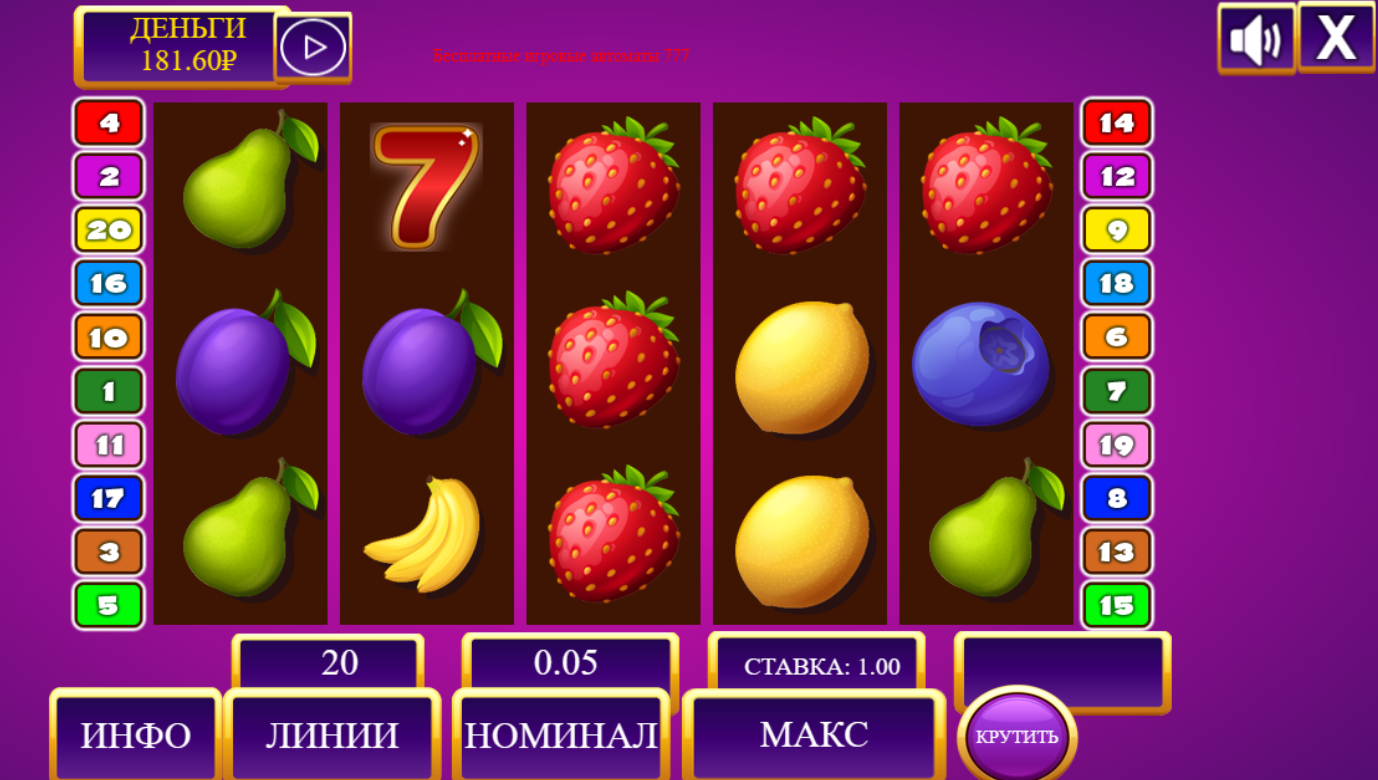Click the Бесплатные игровые автоматы 777 link
The image size is (1378, 780).
click(561, 57)
